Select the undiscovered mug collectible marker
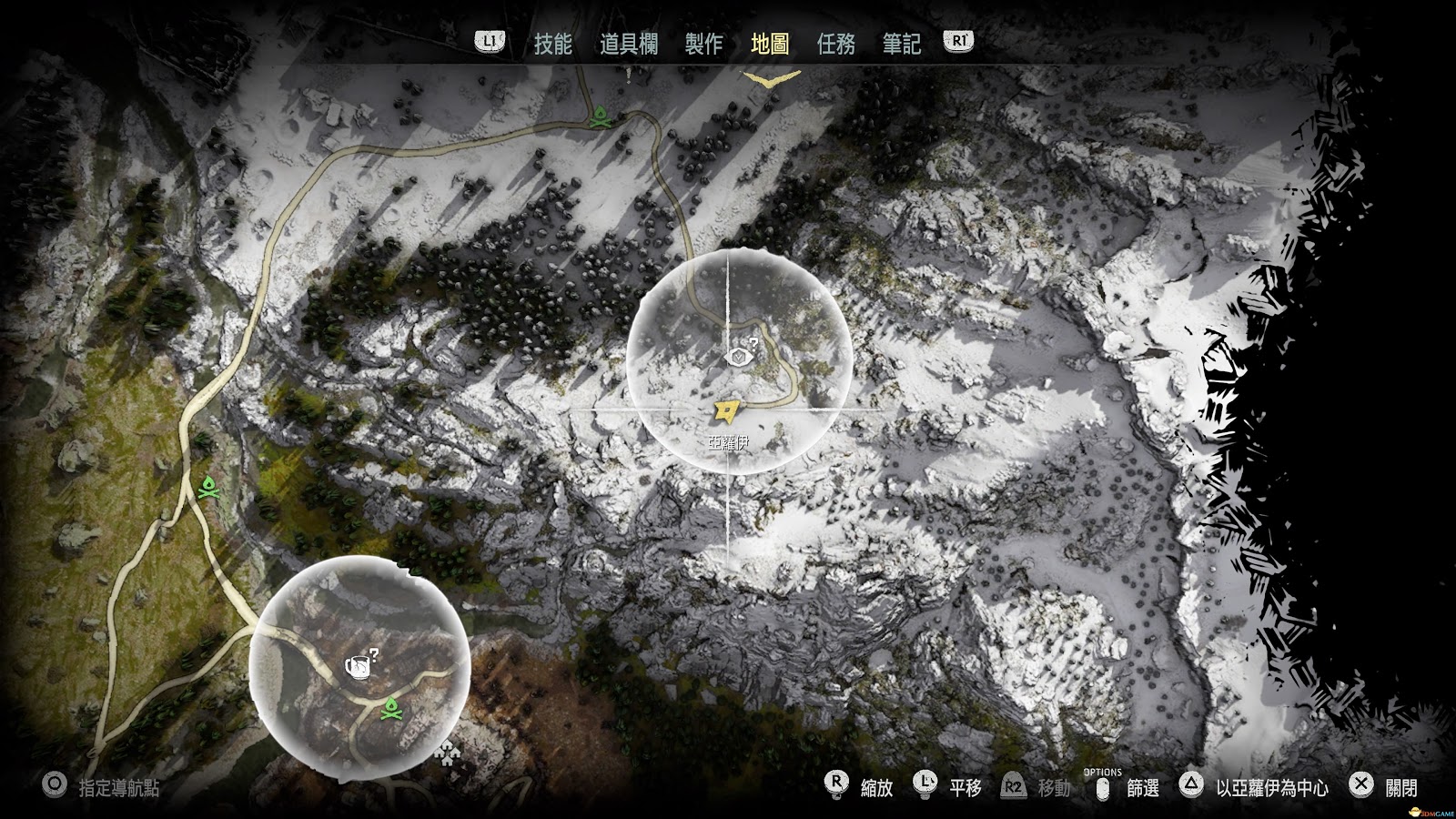1456x819 pixels. click(x=357, y=667)
